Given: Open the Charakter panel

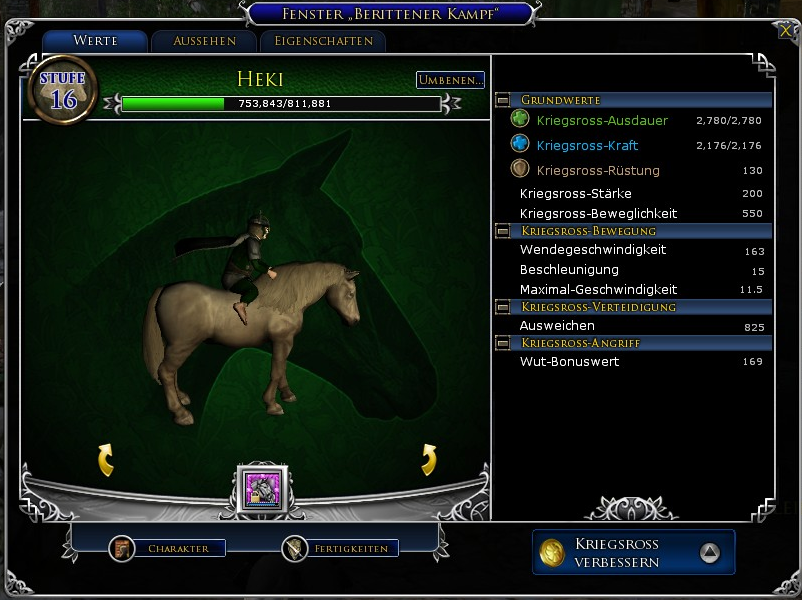Looking at the screenshot, I should point(168,548).
